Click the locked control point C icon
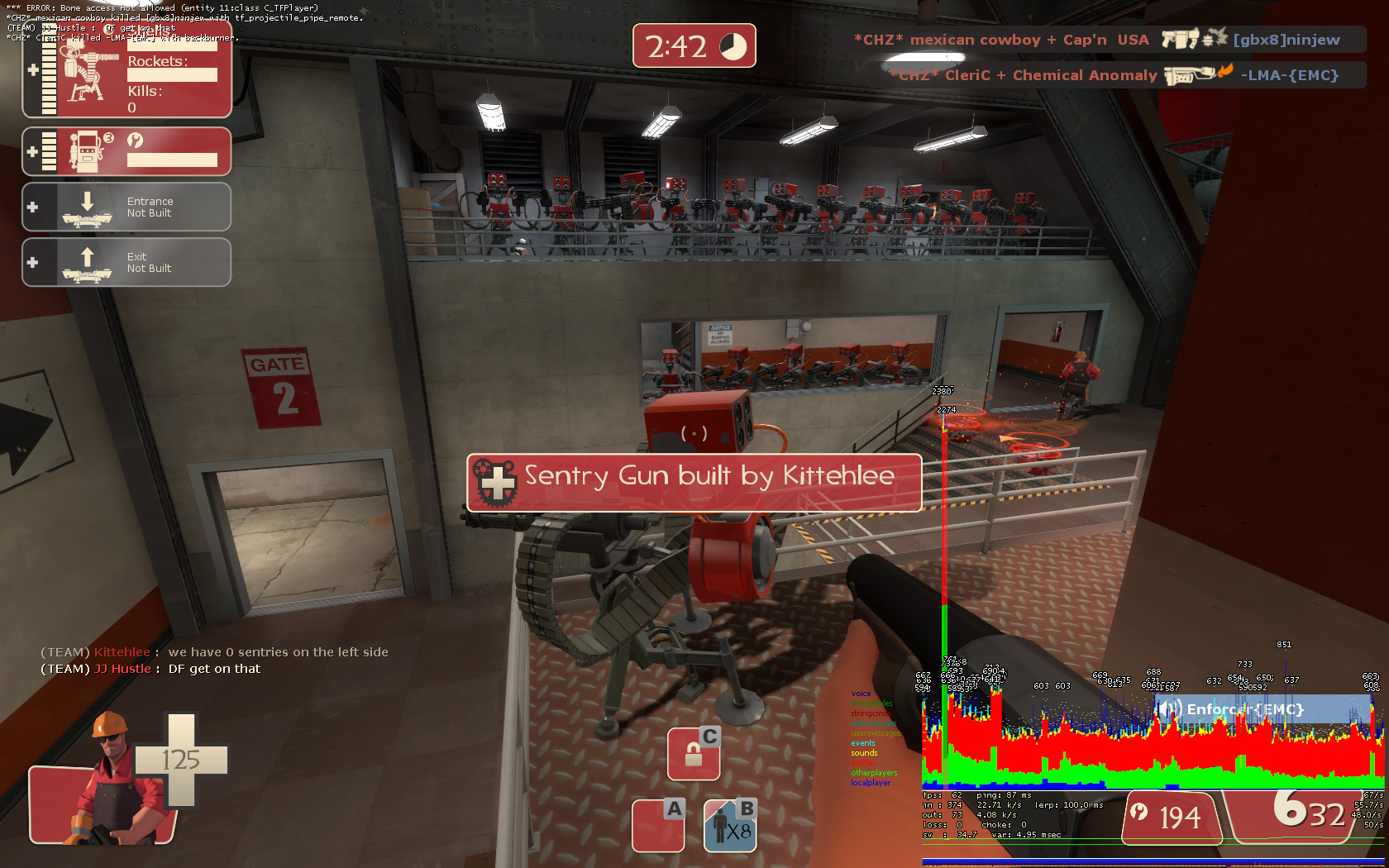Image resolution: width=1389 pixels, height=868 pixels. [693, 754]
